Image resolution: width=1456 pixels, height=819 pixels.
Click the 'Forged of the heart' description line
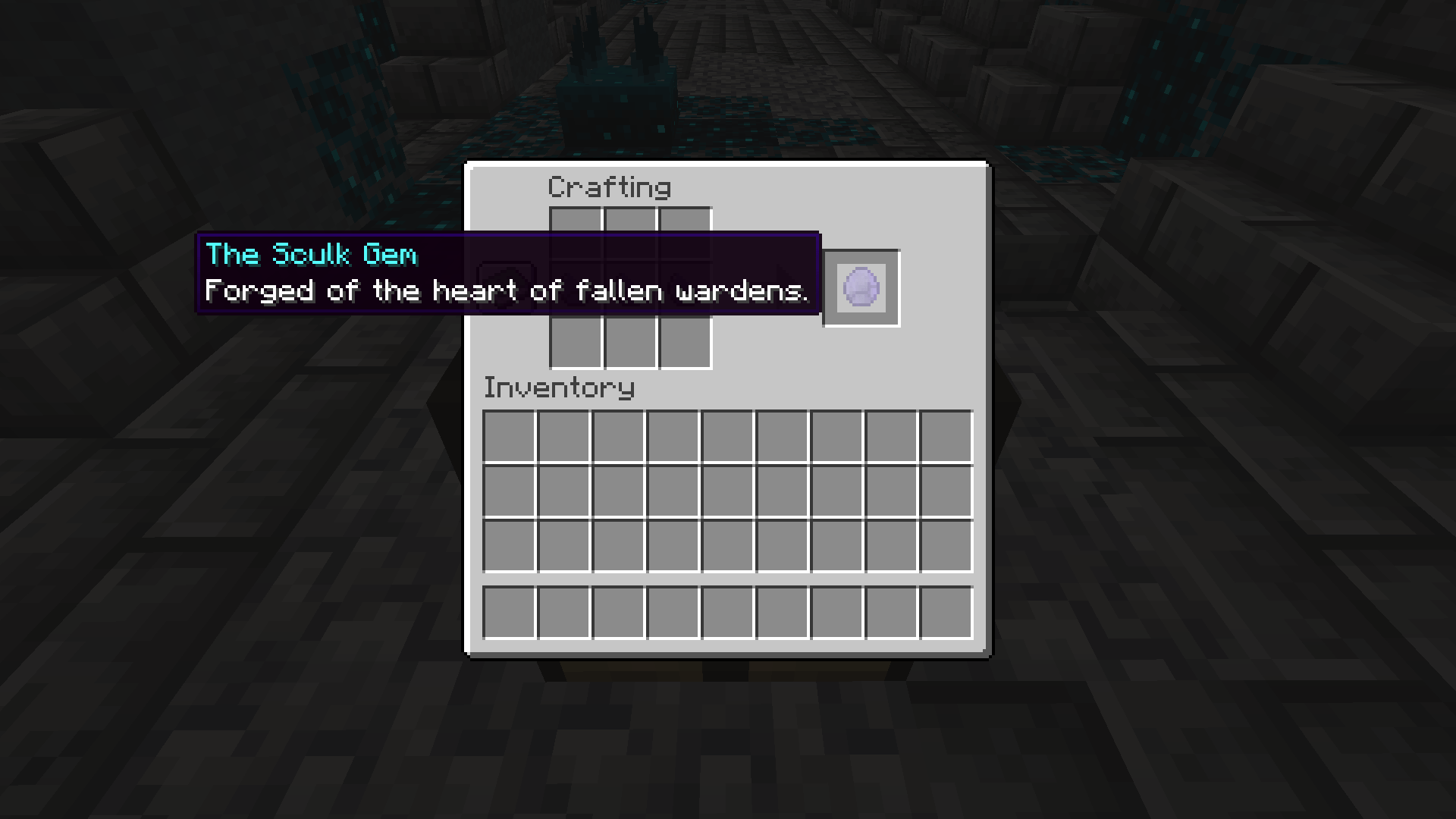pos(507,291)
